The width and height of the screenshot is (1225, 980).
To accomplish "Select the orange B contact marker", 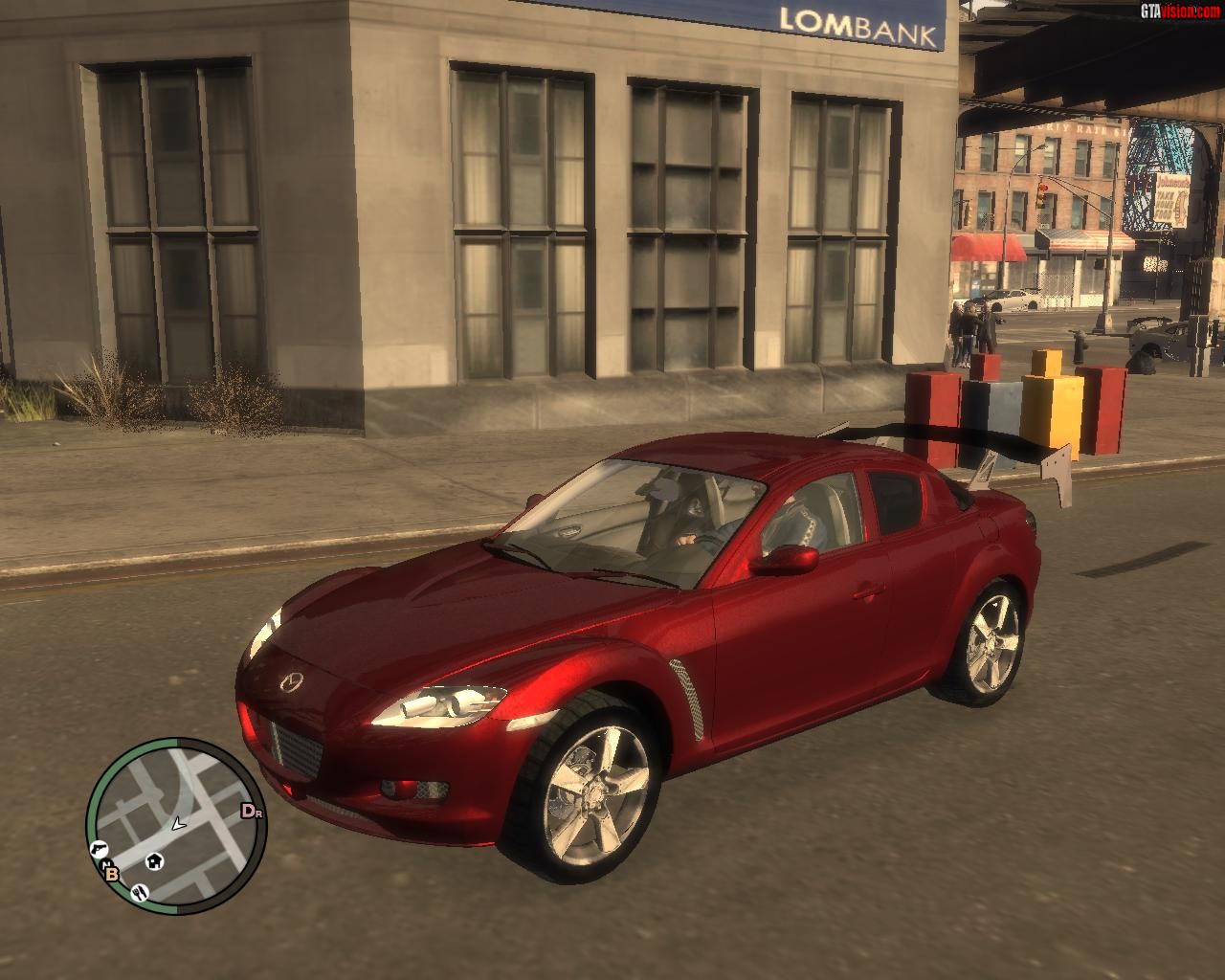I will point(111,872).
